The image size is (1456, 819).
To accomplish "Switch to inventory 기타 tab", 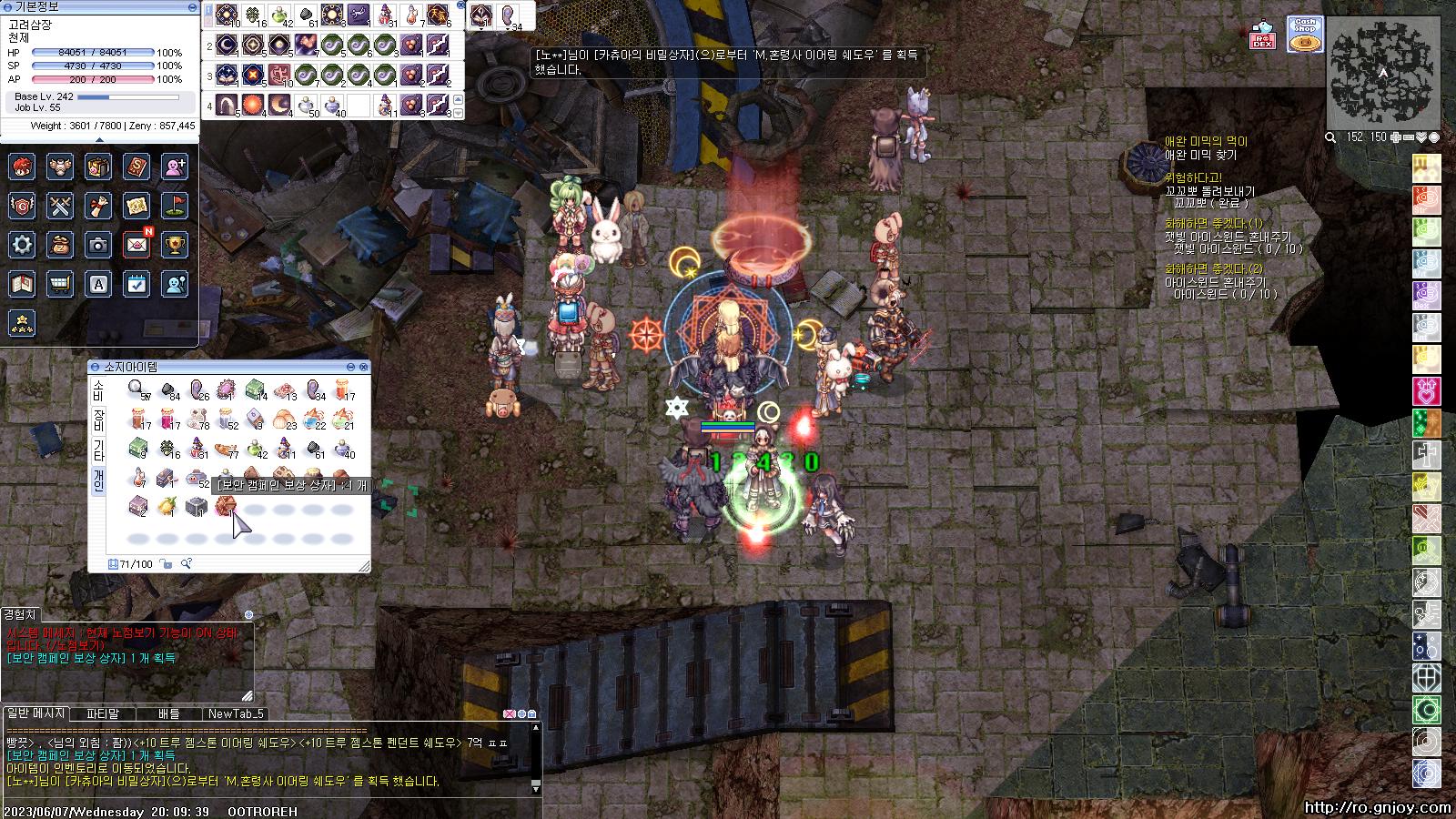I will 98,450.
